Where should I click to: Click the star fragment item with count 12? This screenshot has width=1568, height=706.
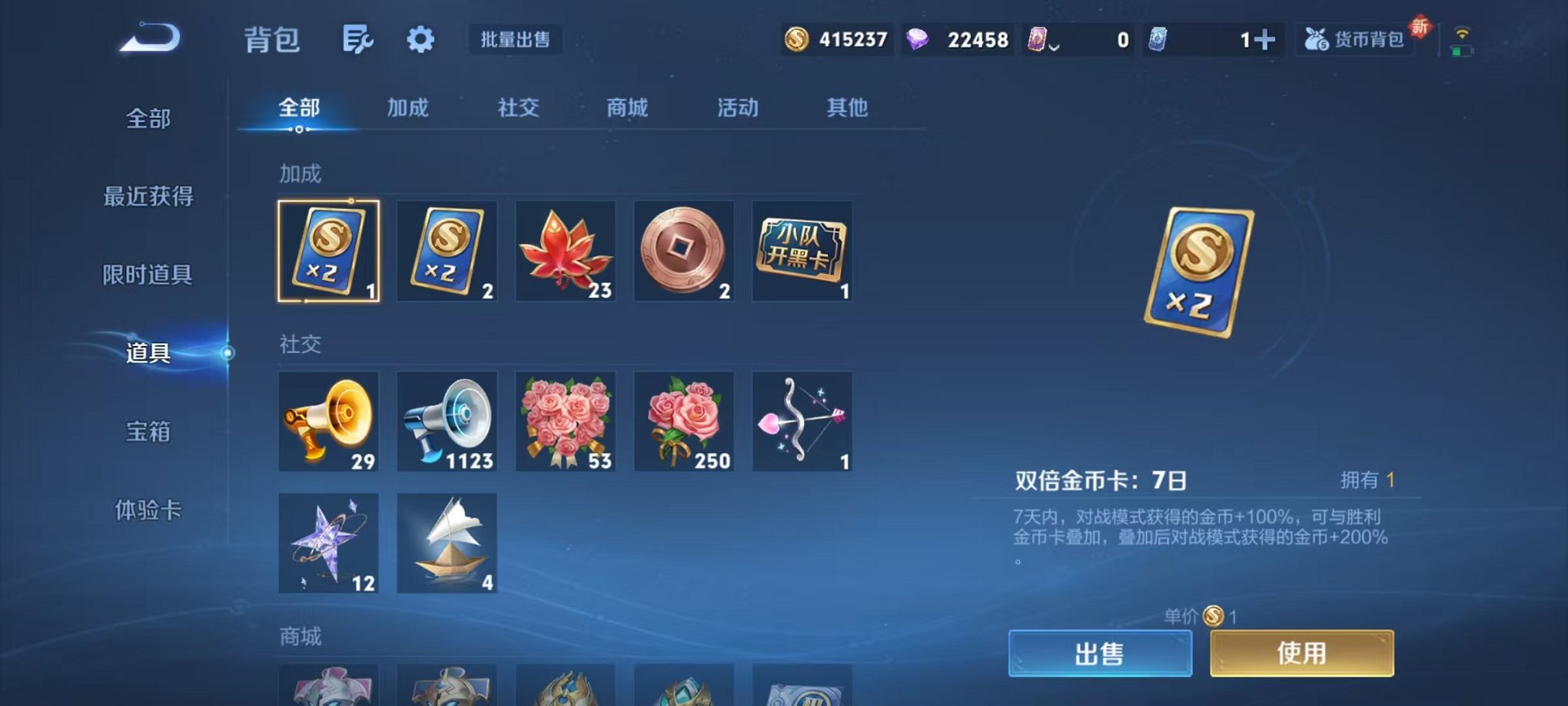click(x=328, y=544)
